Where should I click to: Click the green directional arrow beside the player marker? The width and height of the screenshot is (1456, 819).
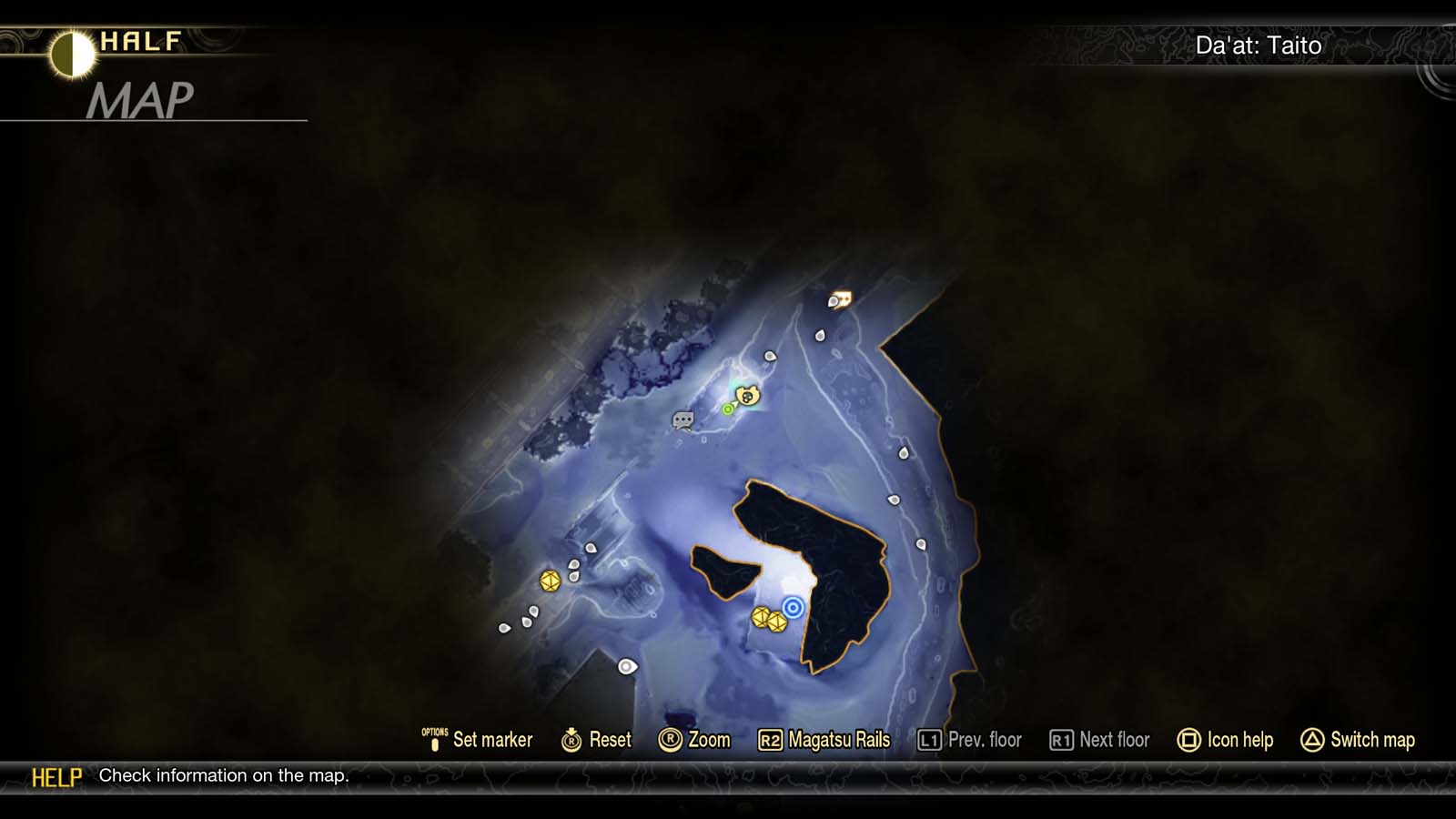731,406
